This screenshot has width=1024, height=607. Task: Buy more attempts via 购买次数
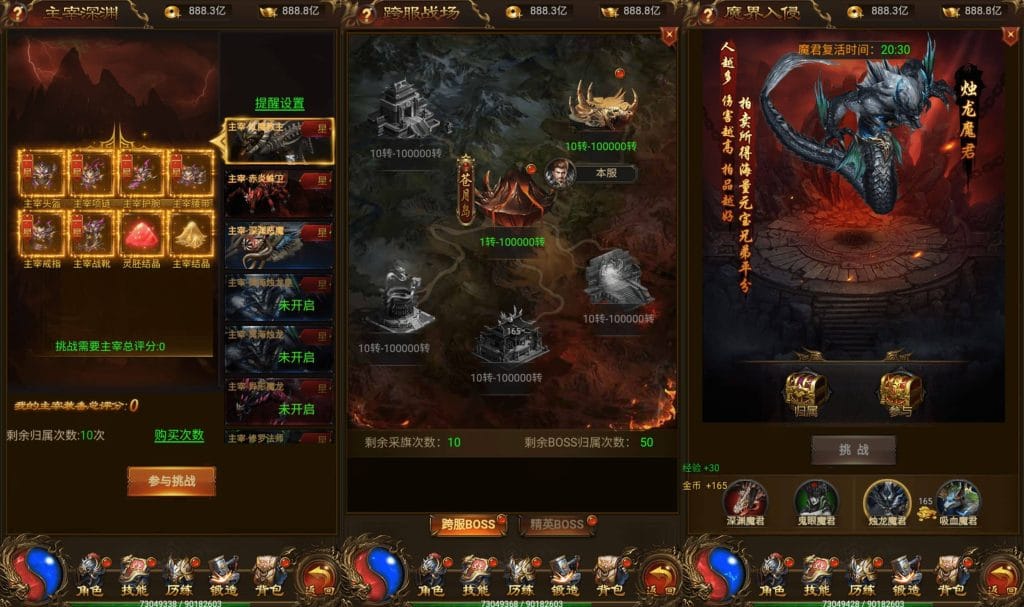[179, 435]
